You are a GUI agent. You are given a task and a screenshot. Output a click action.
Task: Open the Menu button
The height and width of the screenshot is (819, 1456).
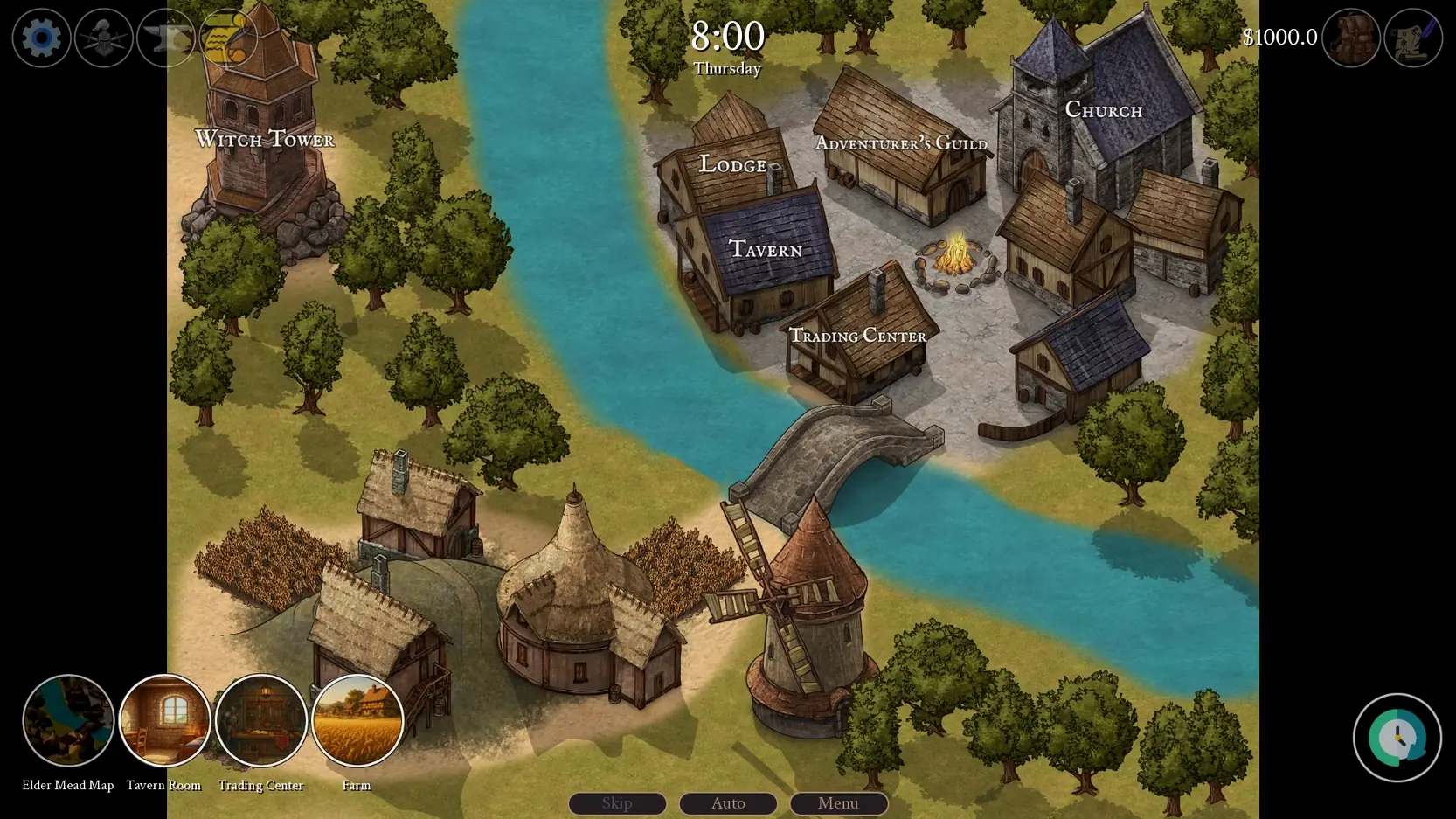click(838, 802)
